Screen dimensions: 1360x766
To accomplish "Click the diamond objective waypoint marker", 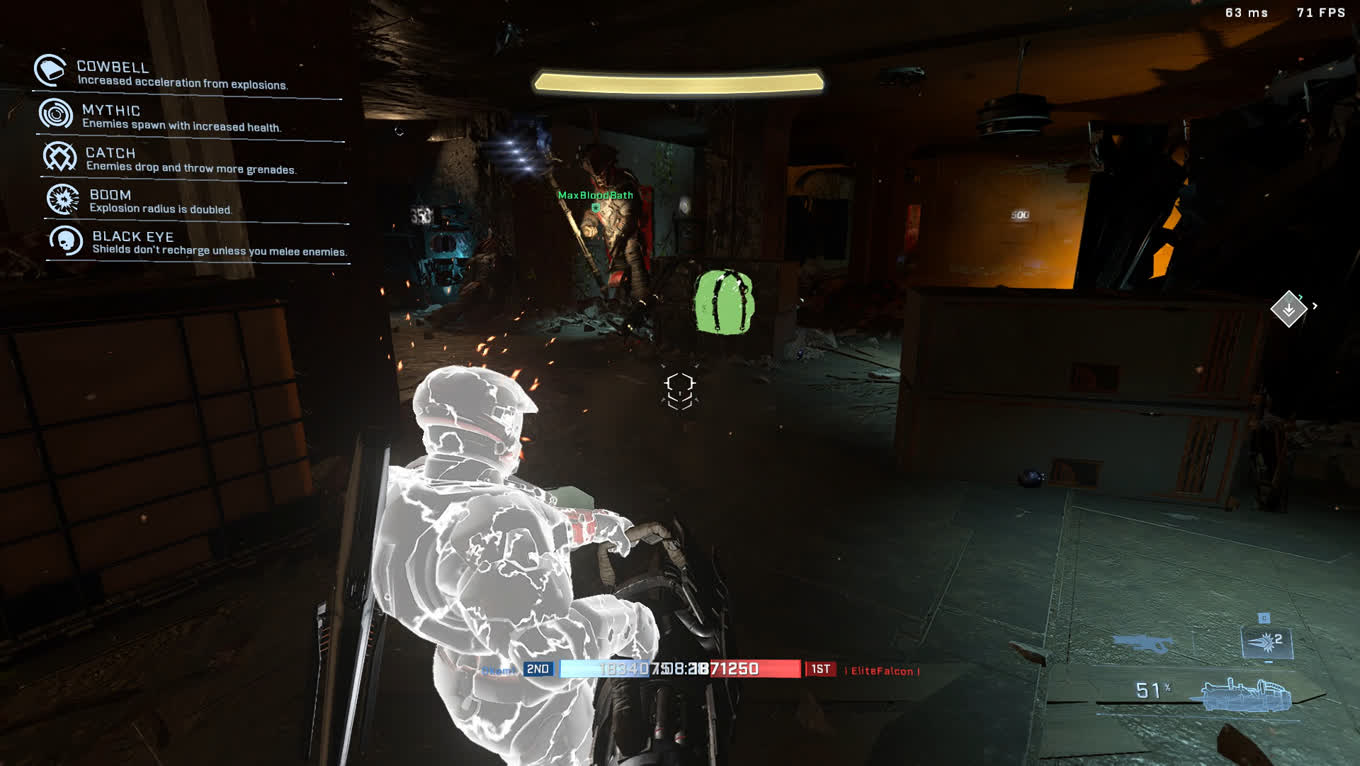I will [1288, 309].
